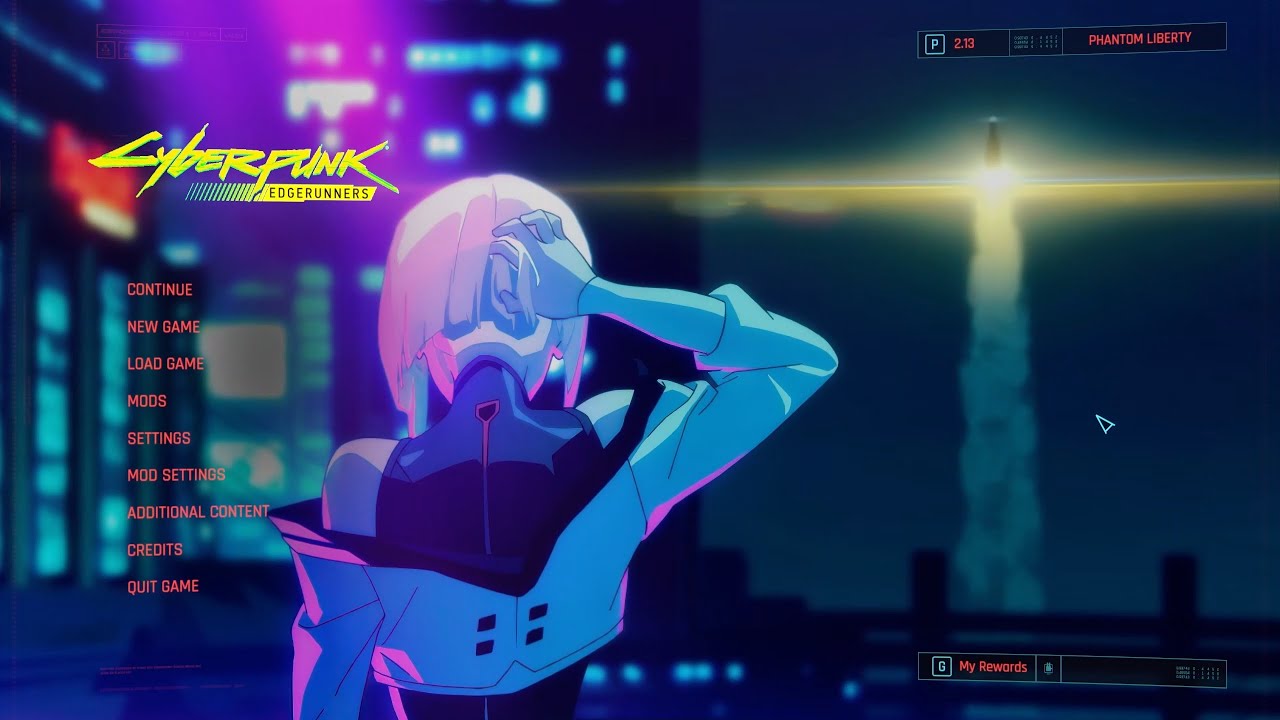Viewport: 1280px width, 720px height.
Task: Click the coordinate readout beside the patch badge
Action: [1034, 41]
